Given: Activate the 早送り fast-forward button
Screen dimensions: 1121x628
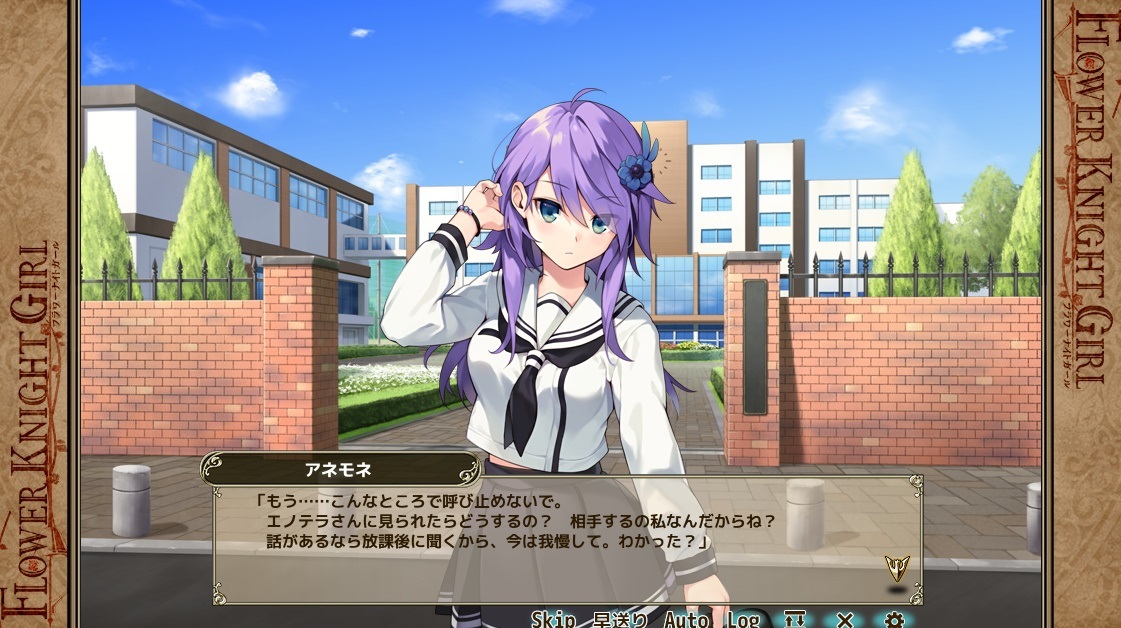Looking at the screenshot, I should 620,620.
